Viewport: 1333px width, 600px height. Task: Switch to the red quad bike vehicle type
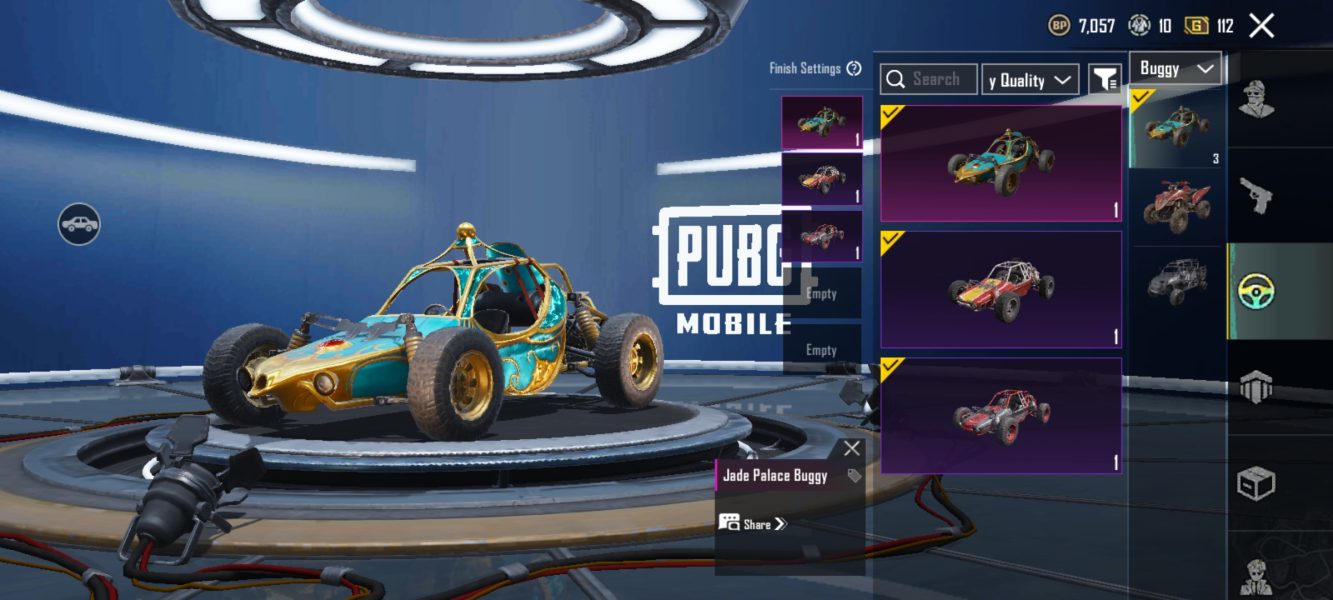tap(1177, 206)
